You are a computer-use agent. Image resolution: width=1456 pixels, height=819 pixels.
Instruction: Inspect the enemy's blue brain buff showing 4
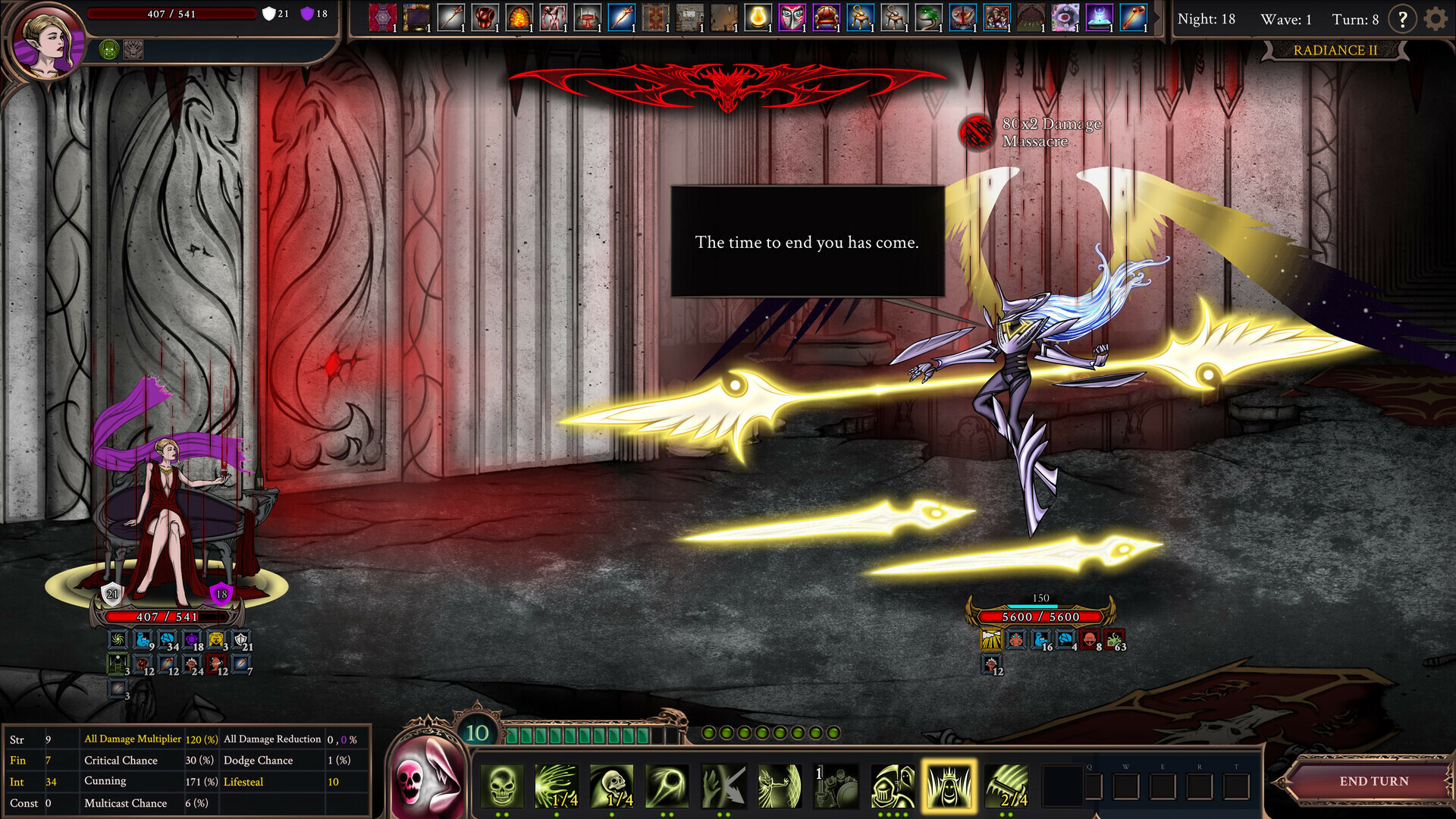pyautogui.click(x=1064, y=639)
